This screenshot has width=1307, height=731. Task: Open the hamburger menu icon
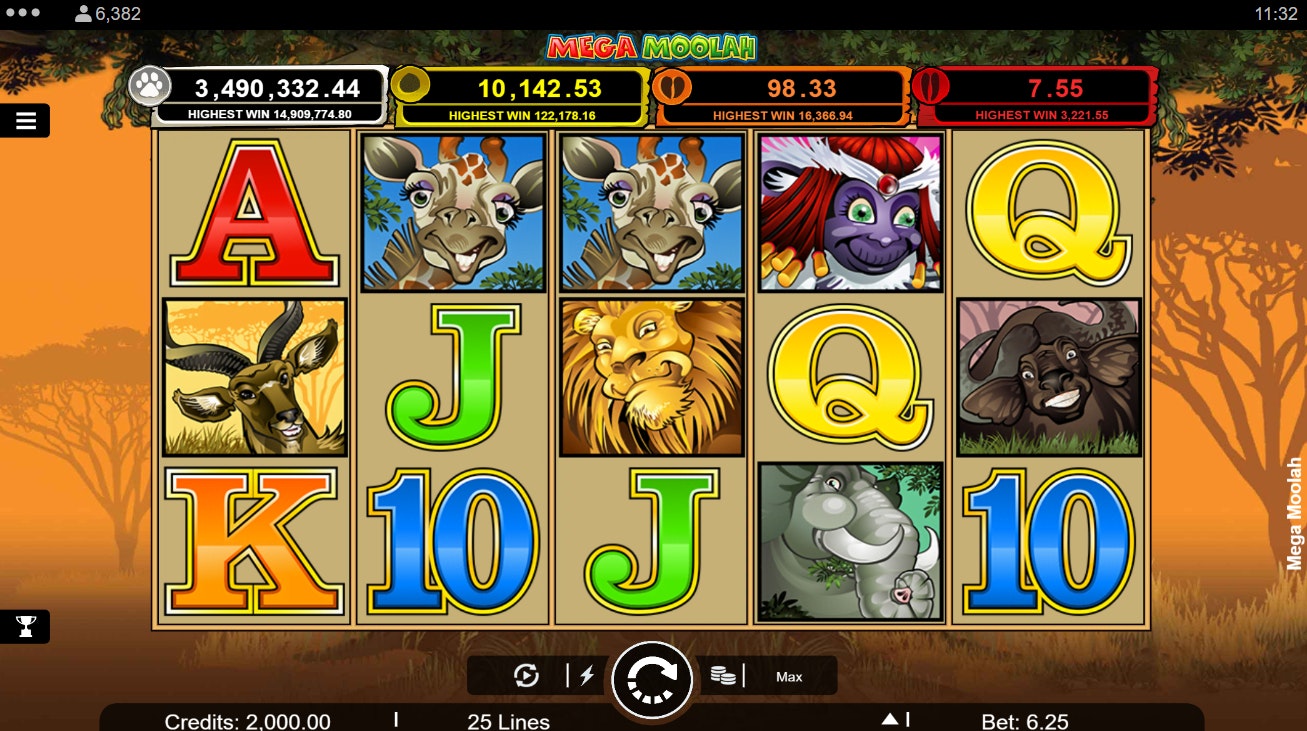coord(25,120)
